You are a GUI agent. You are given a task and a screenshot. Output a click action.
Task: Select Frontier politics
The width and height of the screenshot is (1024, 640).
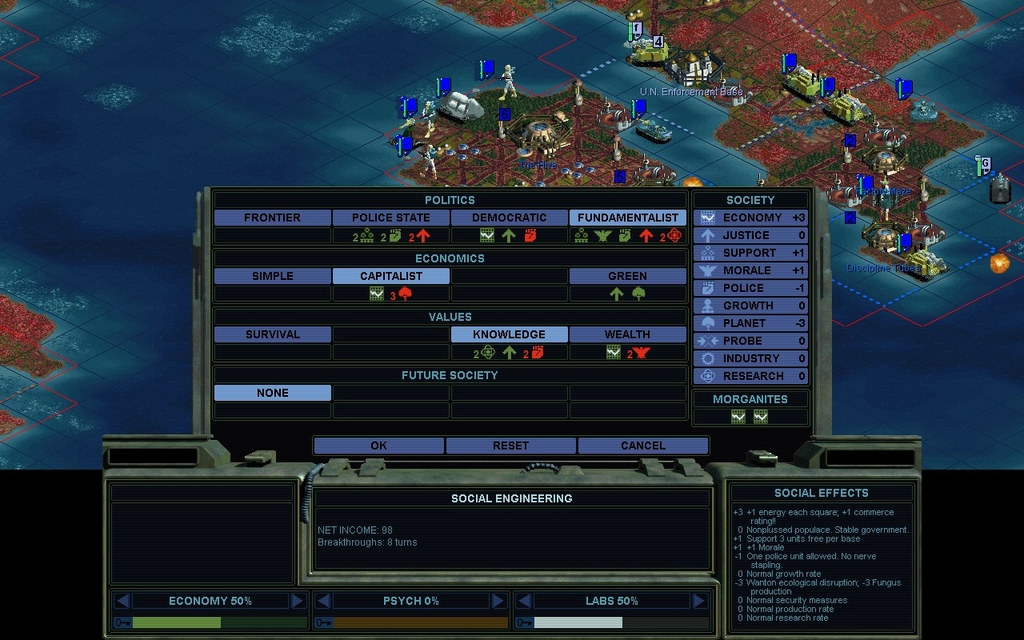(272, 218)
